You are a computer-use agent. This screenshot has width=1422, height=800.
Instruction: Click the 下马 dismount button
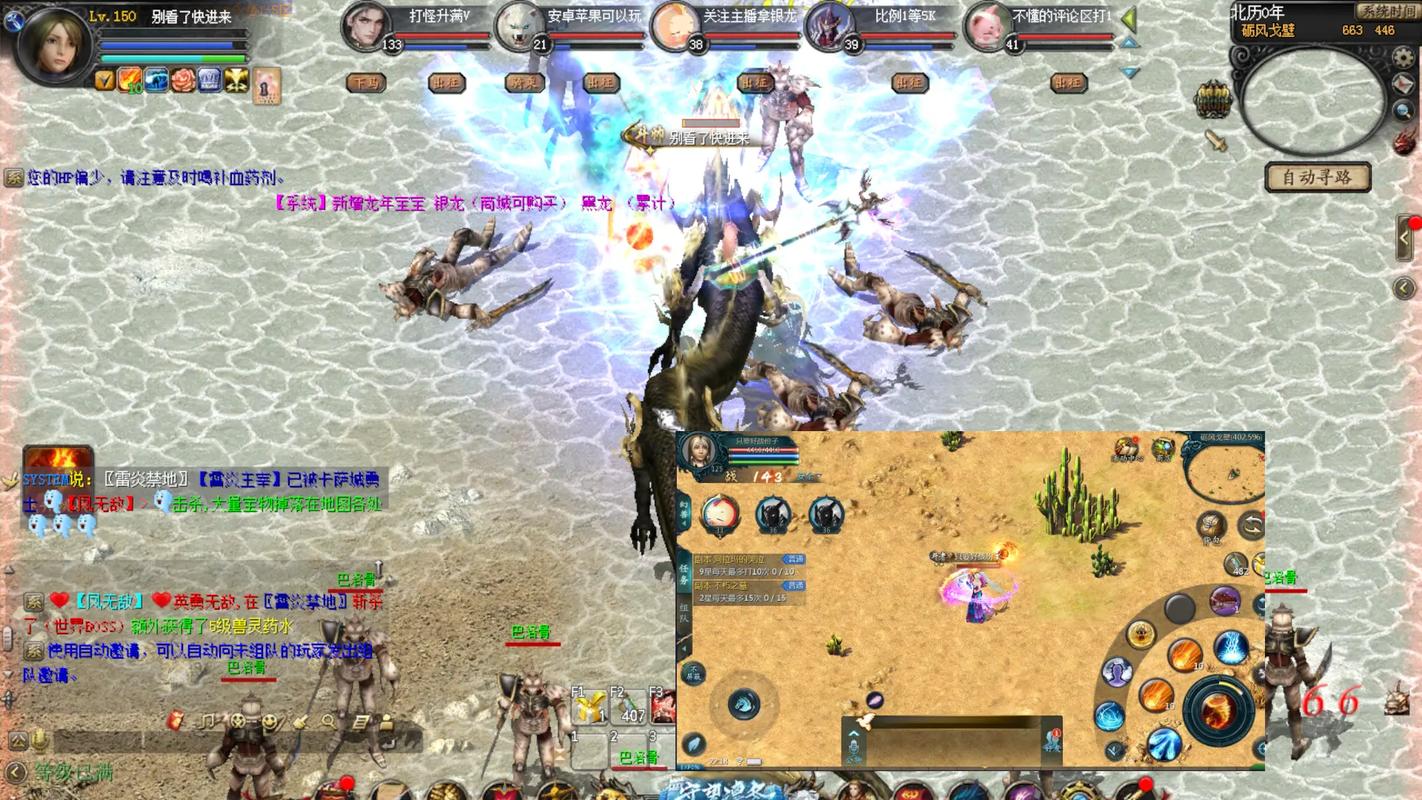366,83
